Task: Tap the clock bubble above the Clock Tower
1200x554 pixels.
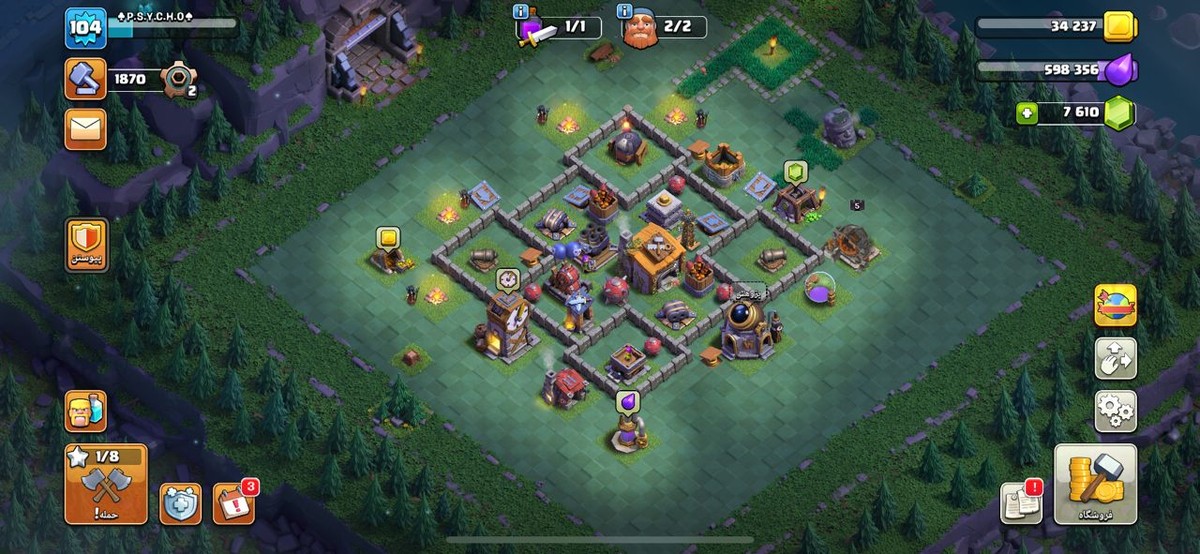Action: pos(507,279)
